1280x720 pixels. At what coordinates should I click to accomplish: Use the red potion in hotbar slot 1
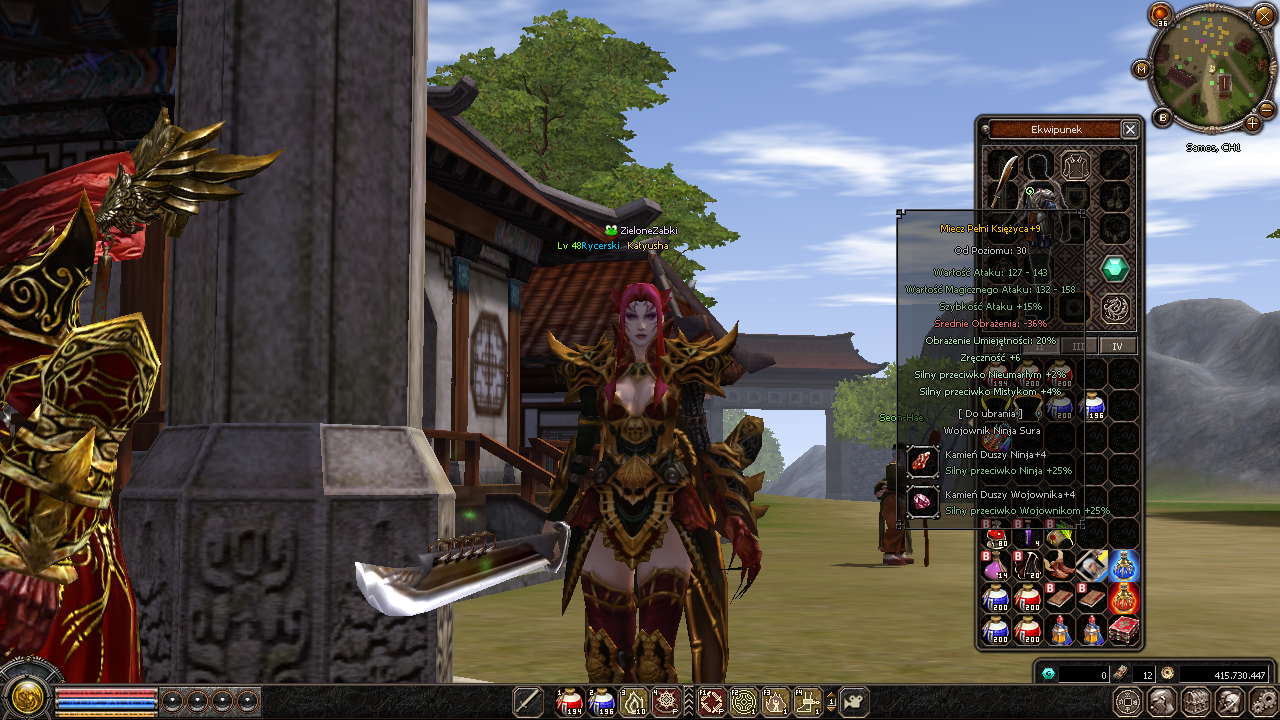coord(570,702)
